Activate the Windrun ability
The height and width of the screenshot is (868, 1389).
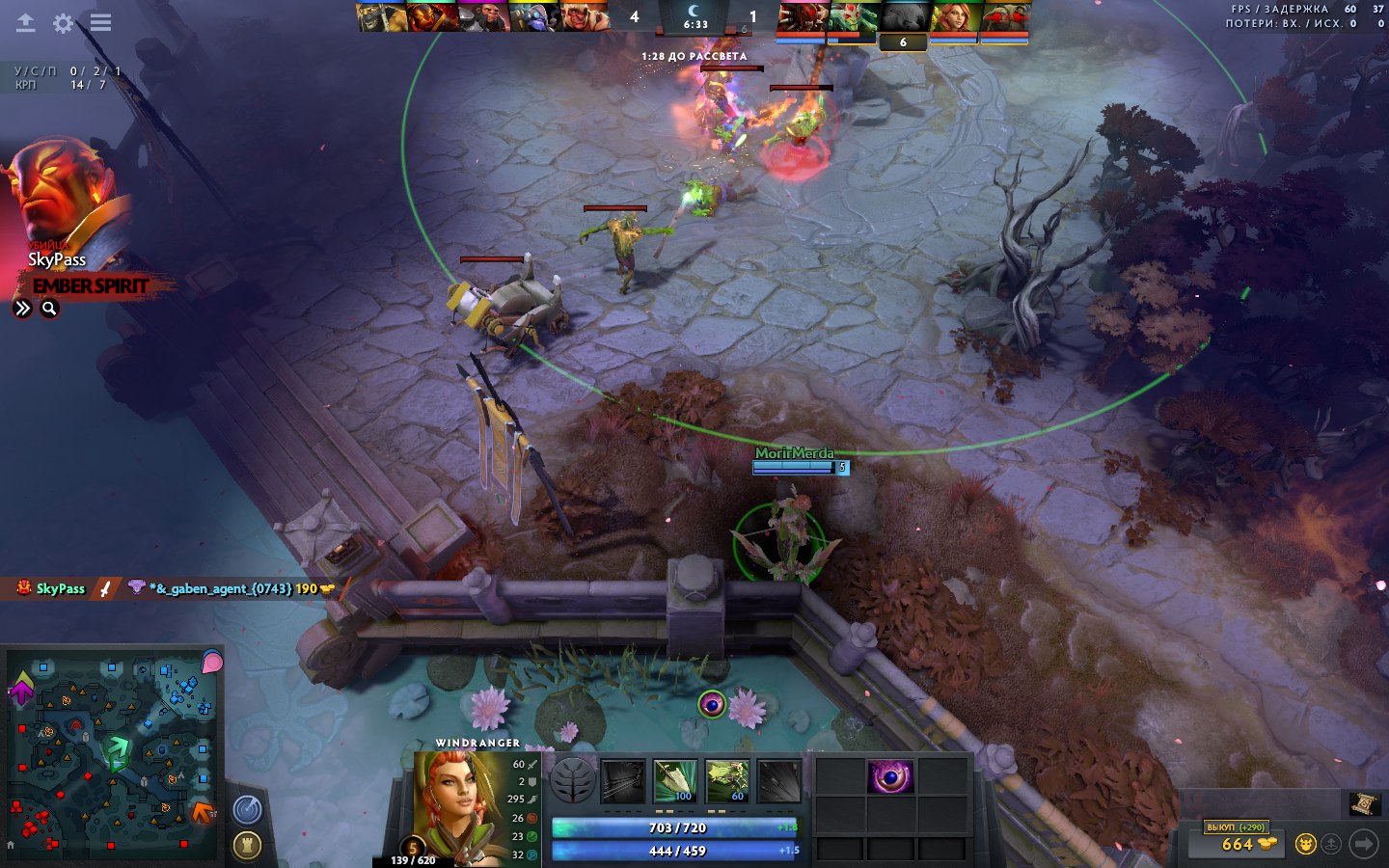(x=727, y=780)
